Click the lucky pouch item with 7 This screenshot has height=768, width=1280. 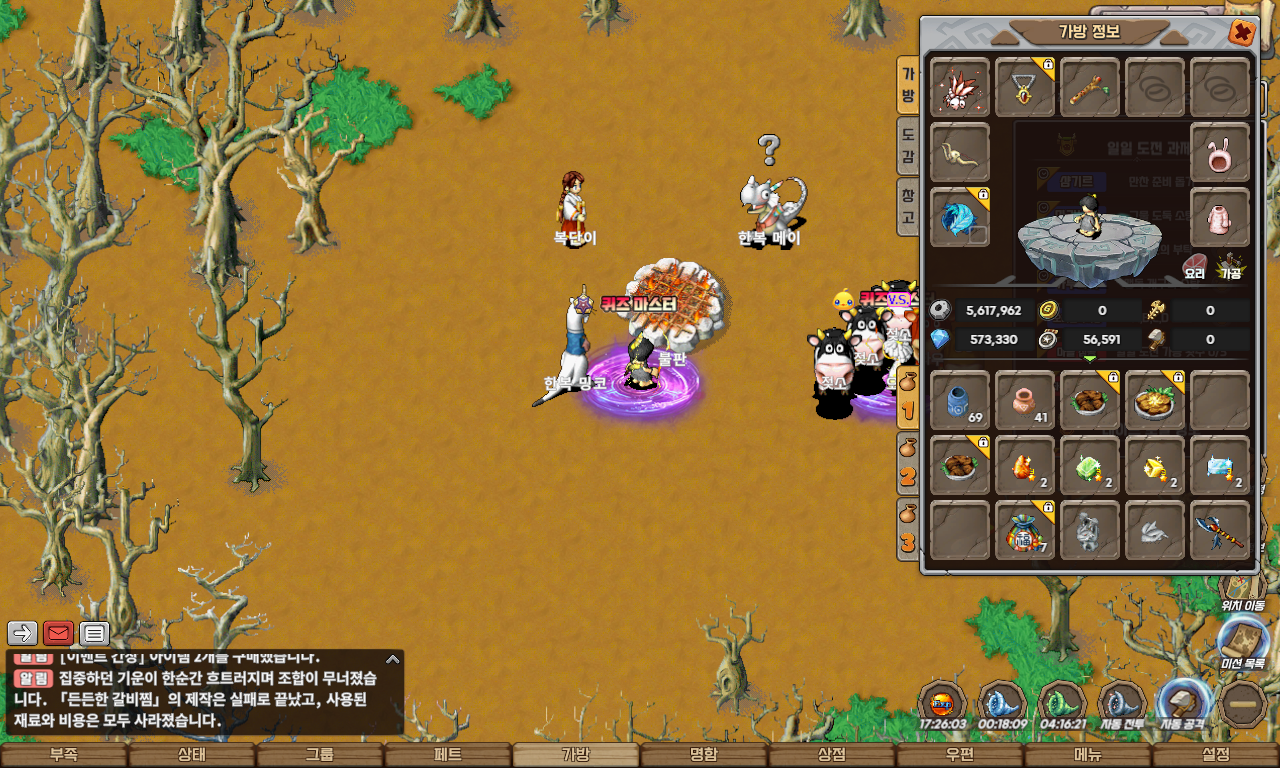click(x=1025, y=530)
